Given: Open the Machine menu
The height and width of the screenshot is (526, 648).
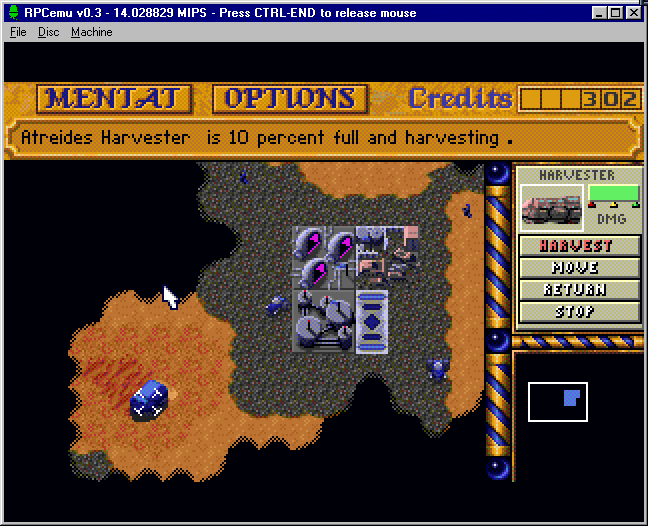Looking at the screenshot, I should (91, 32).
